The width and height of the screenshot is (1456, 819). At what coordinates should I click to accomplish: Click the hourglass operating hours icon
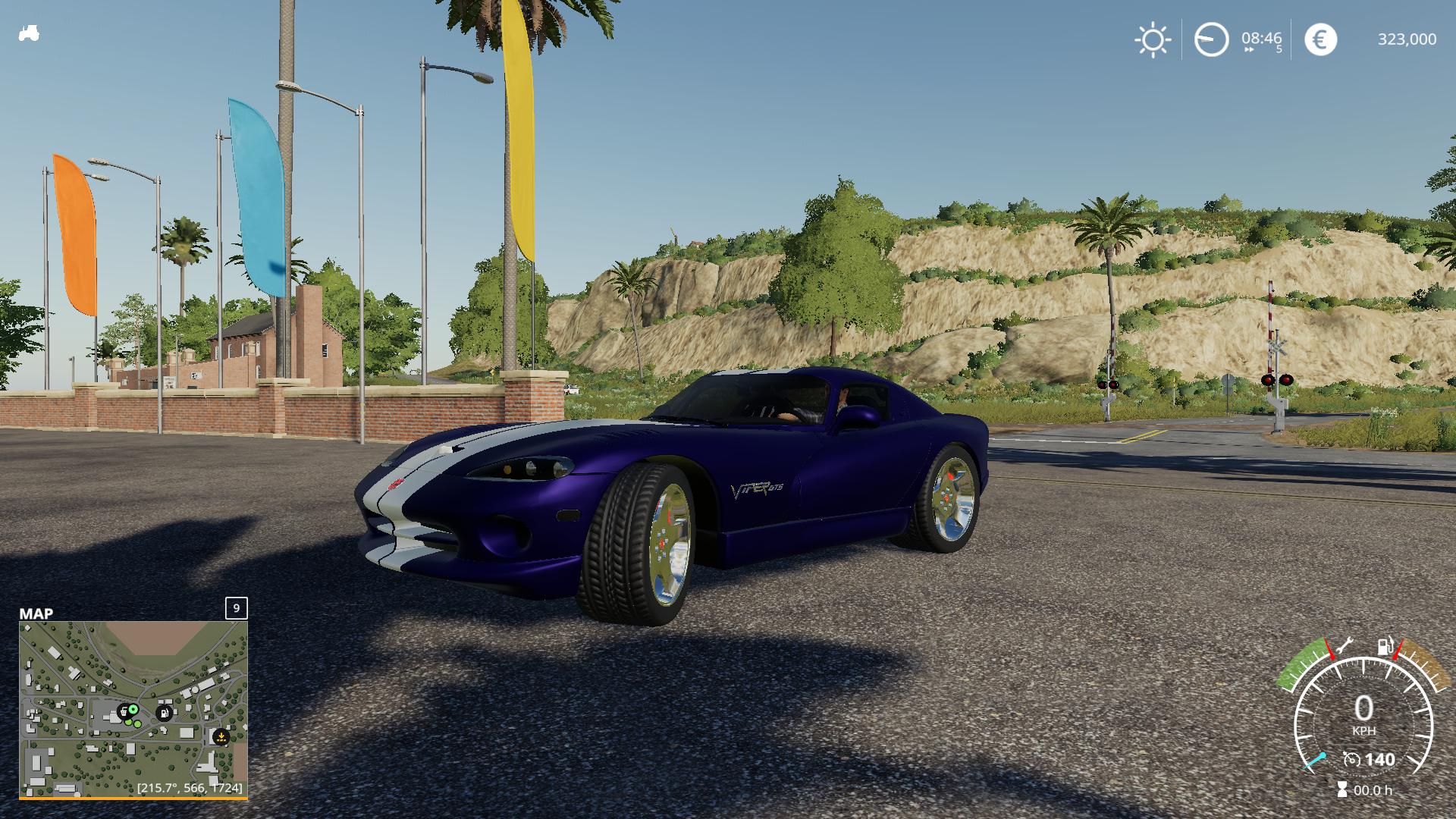coord(1342,789)
